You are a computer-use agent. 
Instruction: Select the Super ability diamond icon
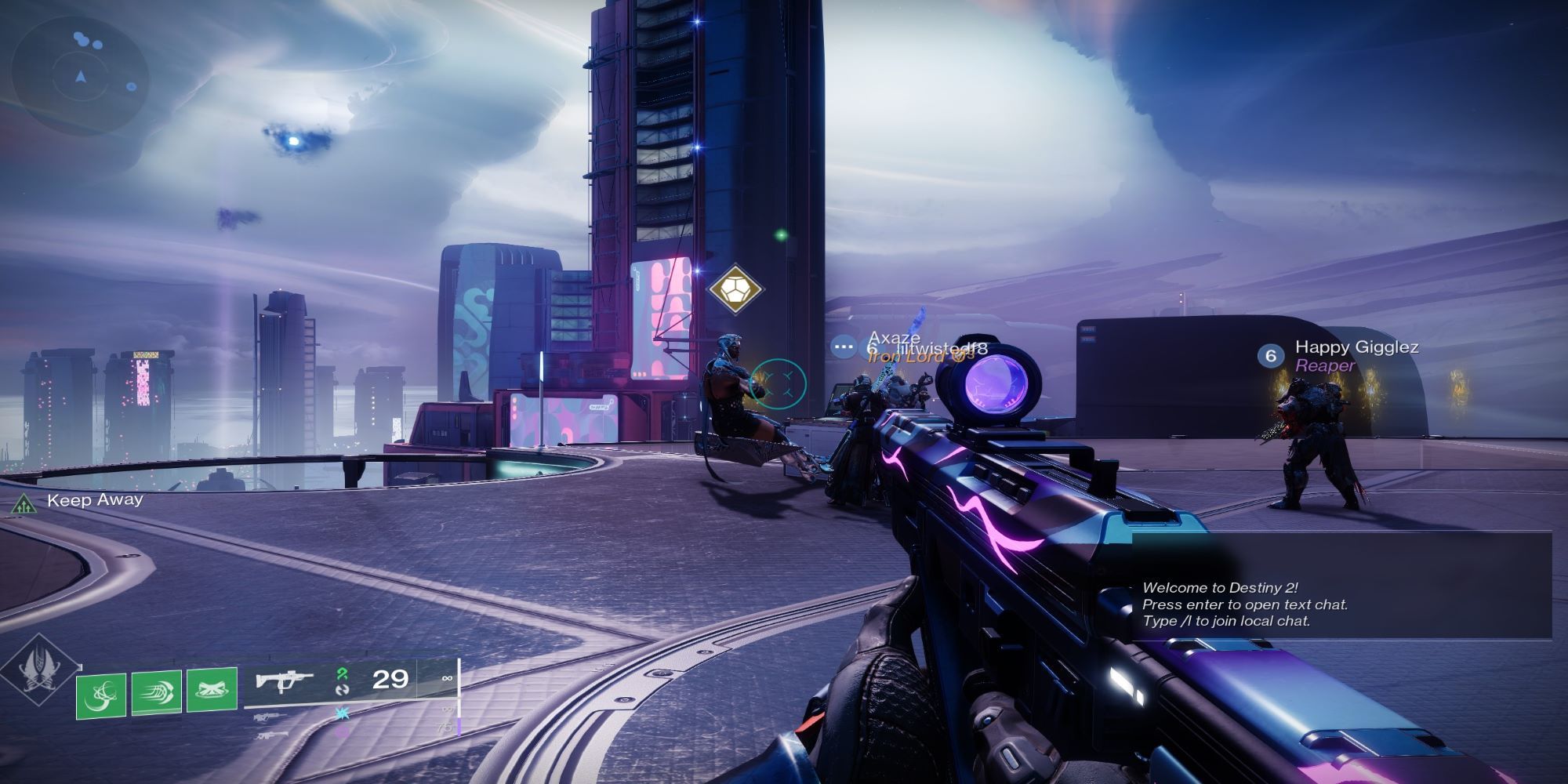(x=38, y=672)
